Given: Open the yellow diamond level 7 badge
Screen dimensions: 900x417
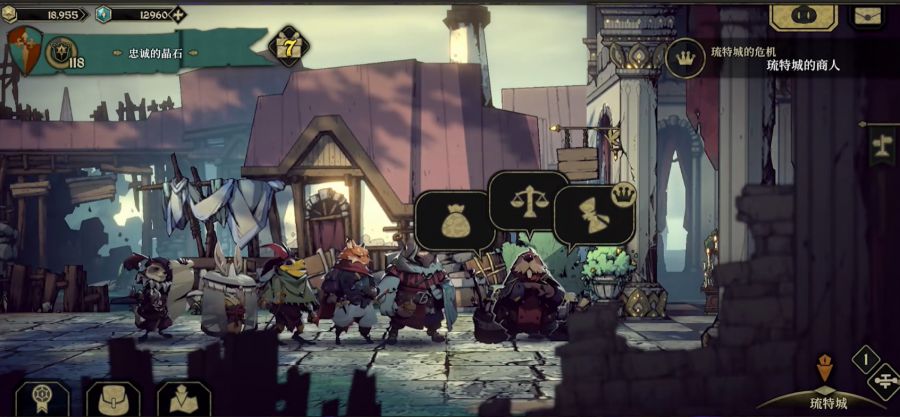Looking at the screenshot, I should (288, 47).
